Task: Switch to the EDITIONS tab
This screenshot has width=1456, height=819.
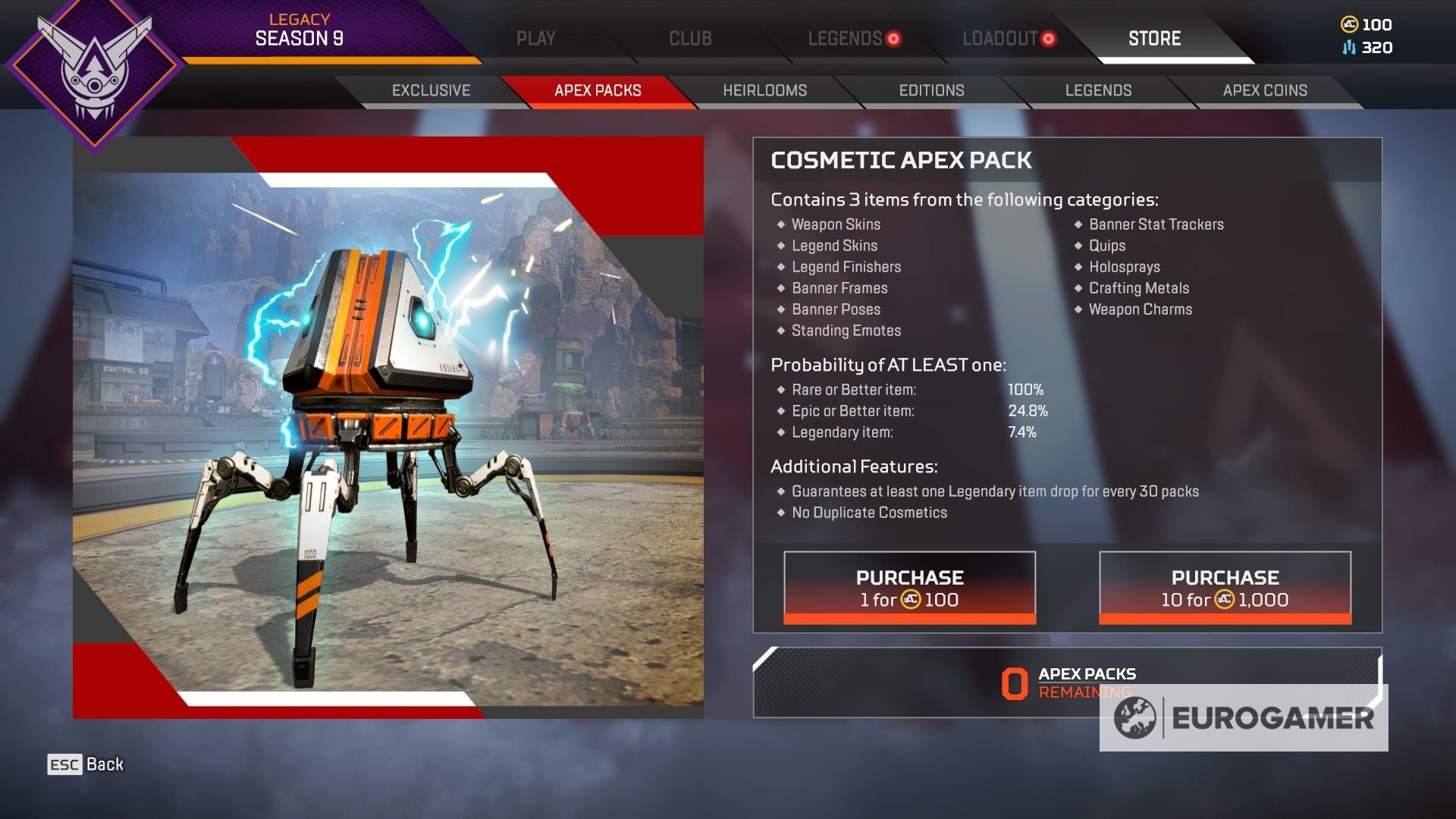Action: pyautogui.click(x=931, y=90)
